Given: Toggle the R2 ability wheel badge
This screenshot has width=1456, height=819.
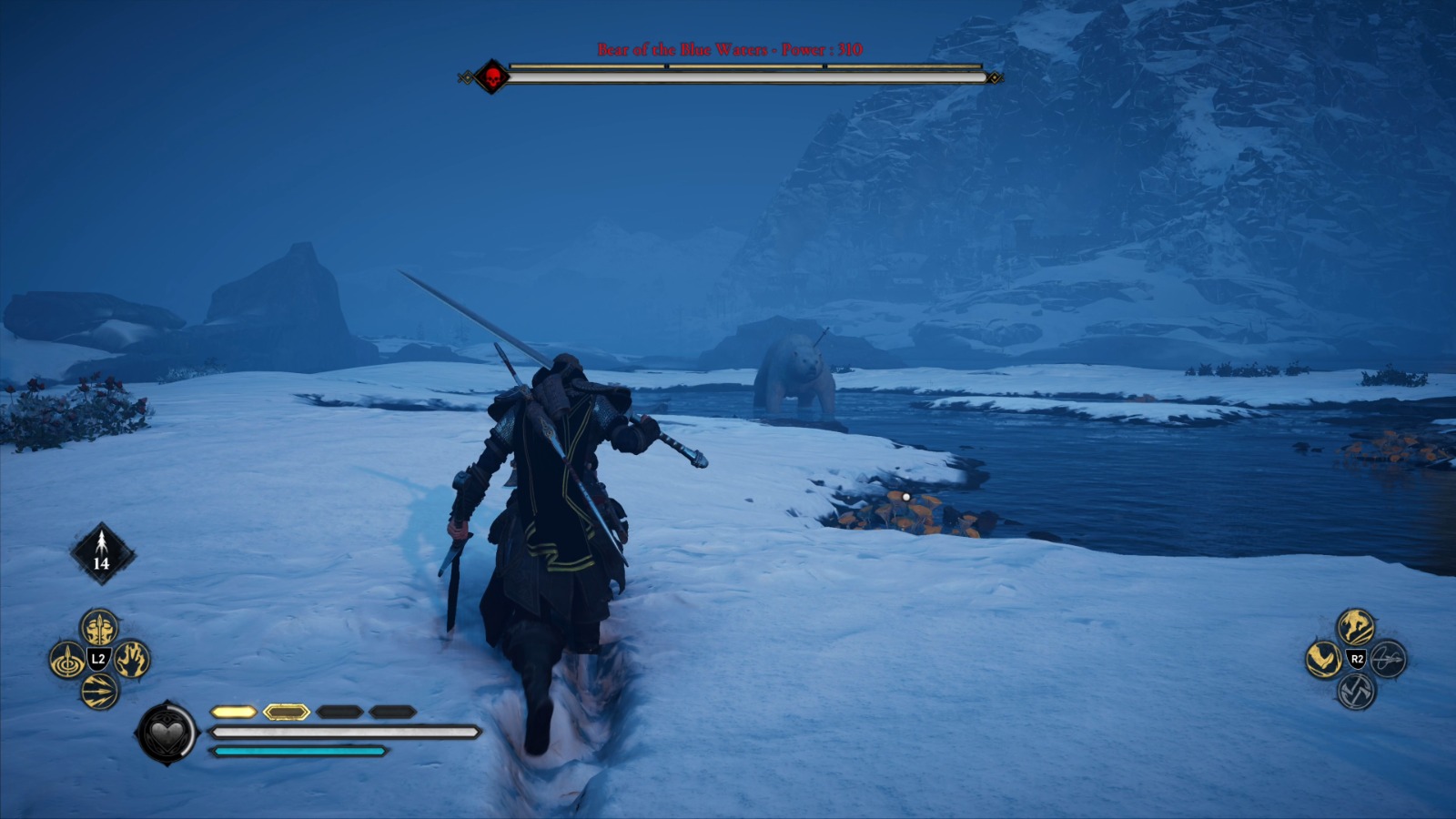Looking at the screenshot, I should pos(1358,659).
